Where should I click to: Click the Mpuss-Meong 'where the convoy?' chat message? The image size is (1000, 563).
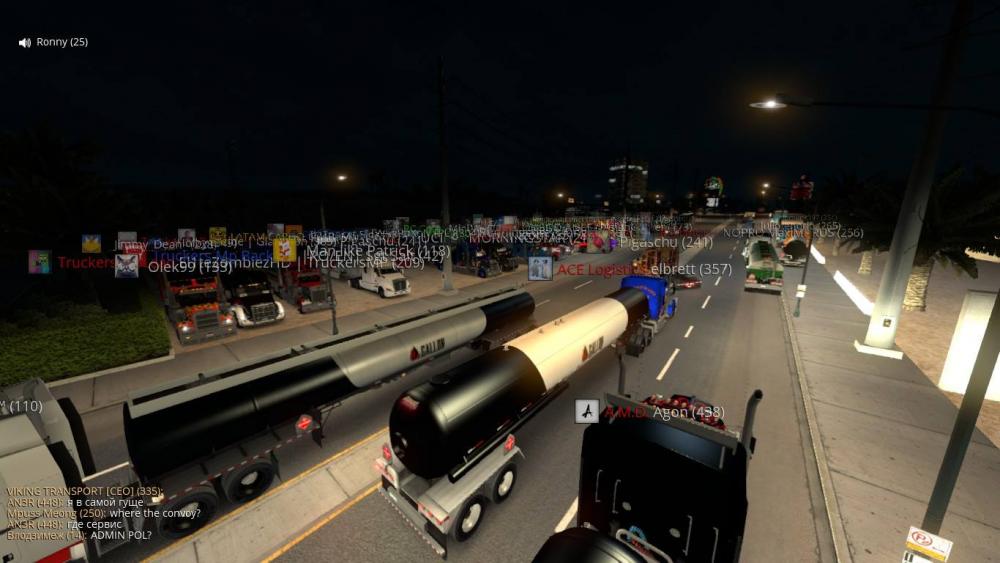pos(103,513)
